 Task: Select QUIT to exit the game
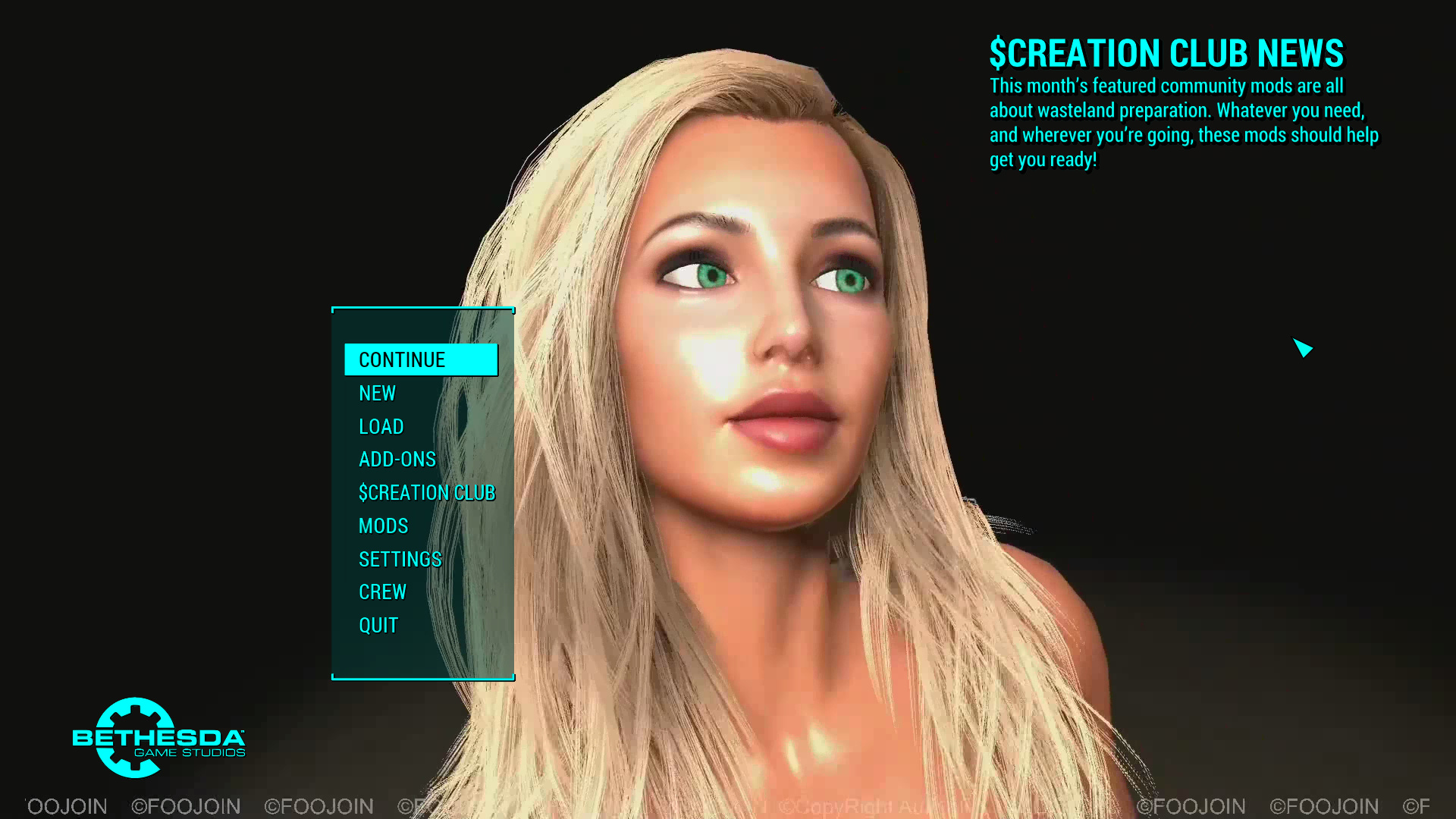[378, 625]
